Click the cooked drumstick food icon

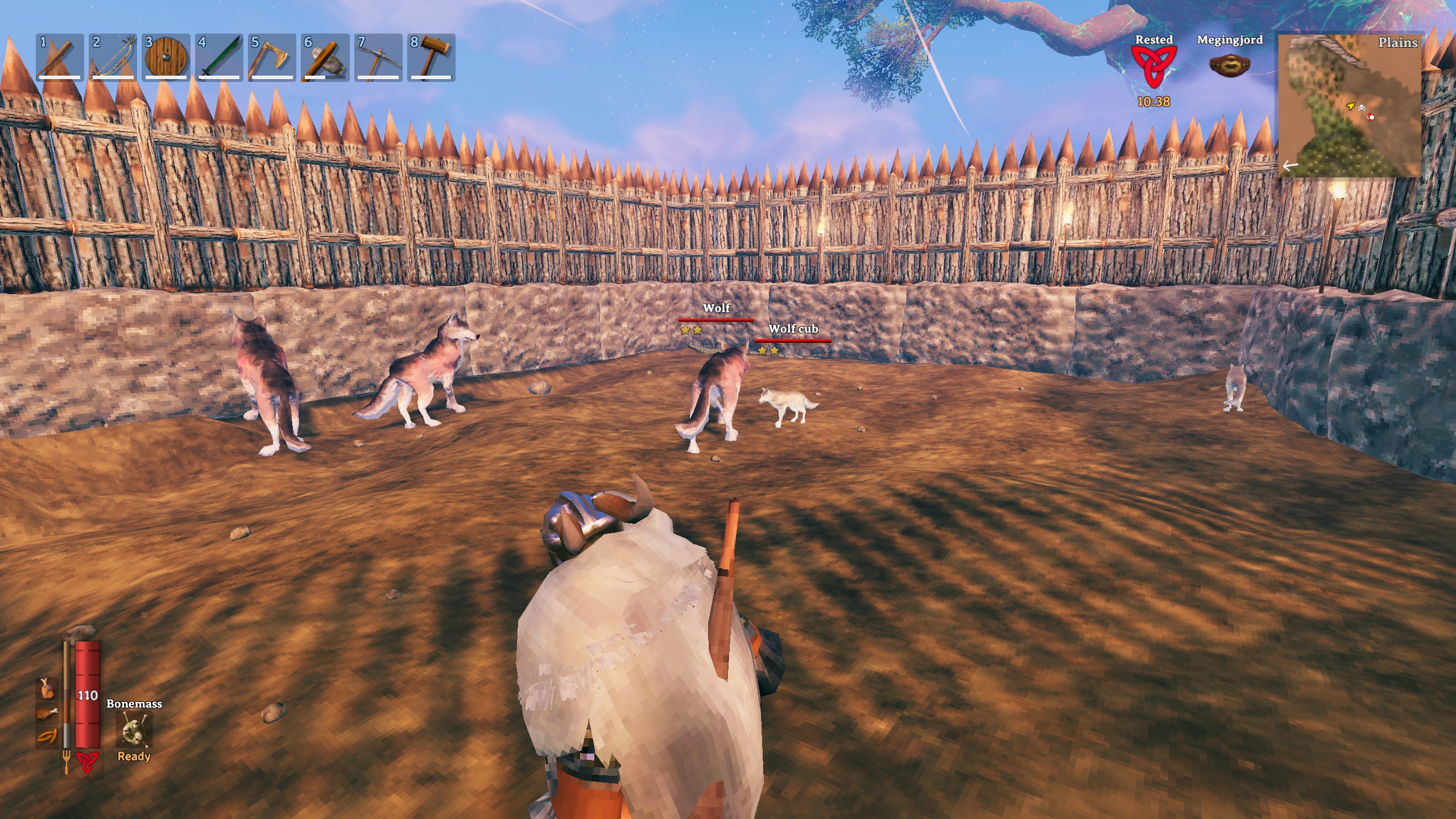(47, 713)
